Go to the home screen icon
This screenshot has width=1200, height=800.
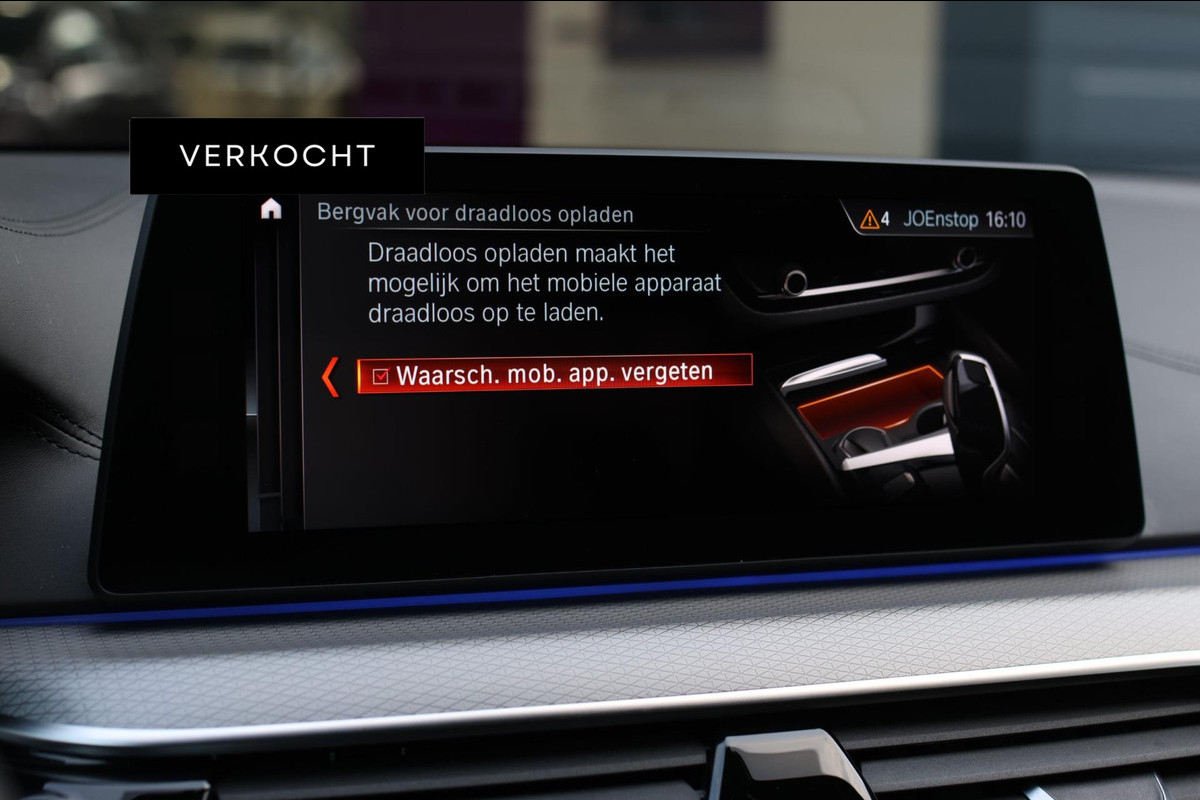click(271, 209)
